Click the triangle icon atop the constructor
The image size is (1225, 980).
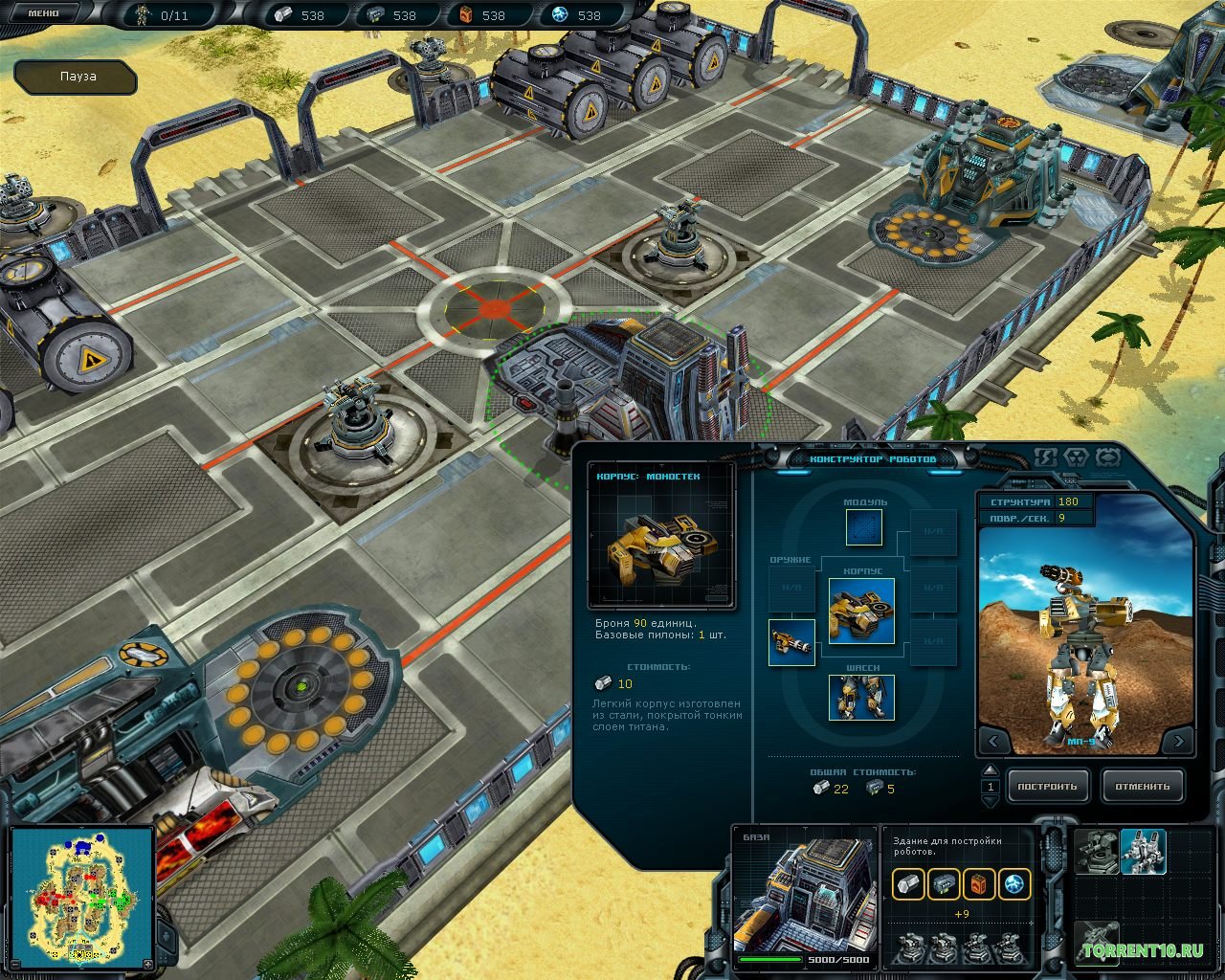point(1077,457)
